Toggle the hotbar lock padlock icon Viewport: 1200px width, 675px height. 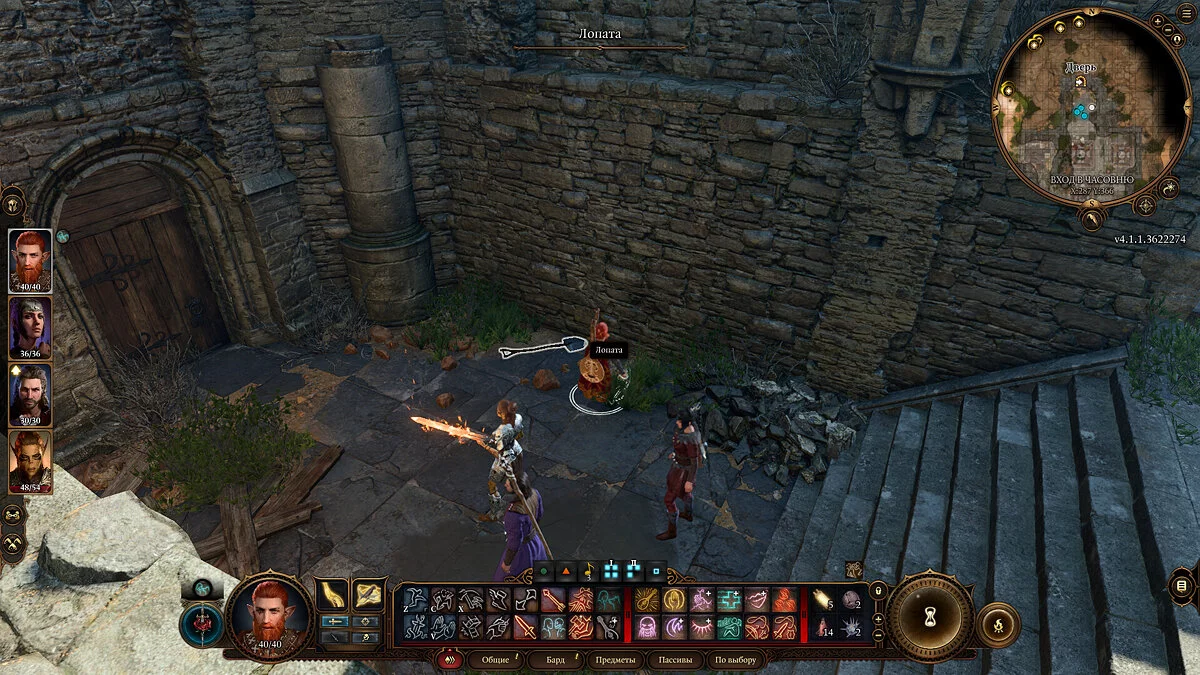pos(878,592)
